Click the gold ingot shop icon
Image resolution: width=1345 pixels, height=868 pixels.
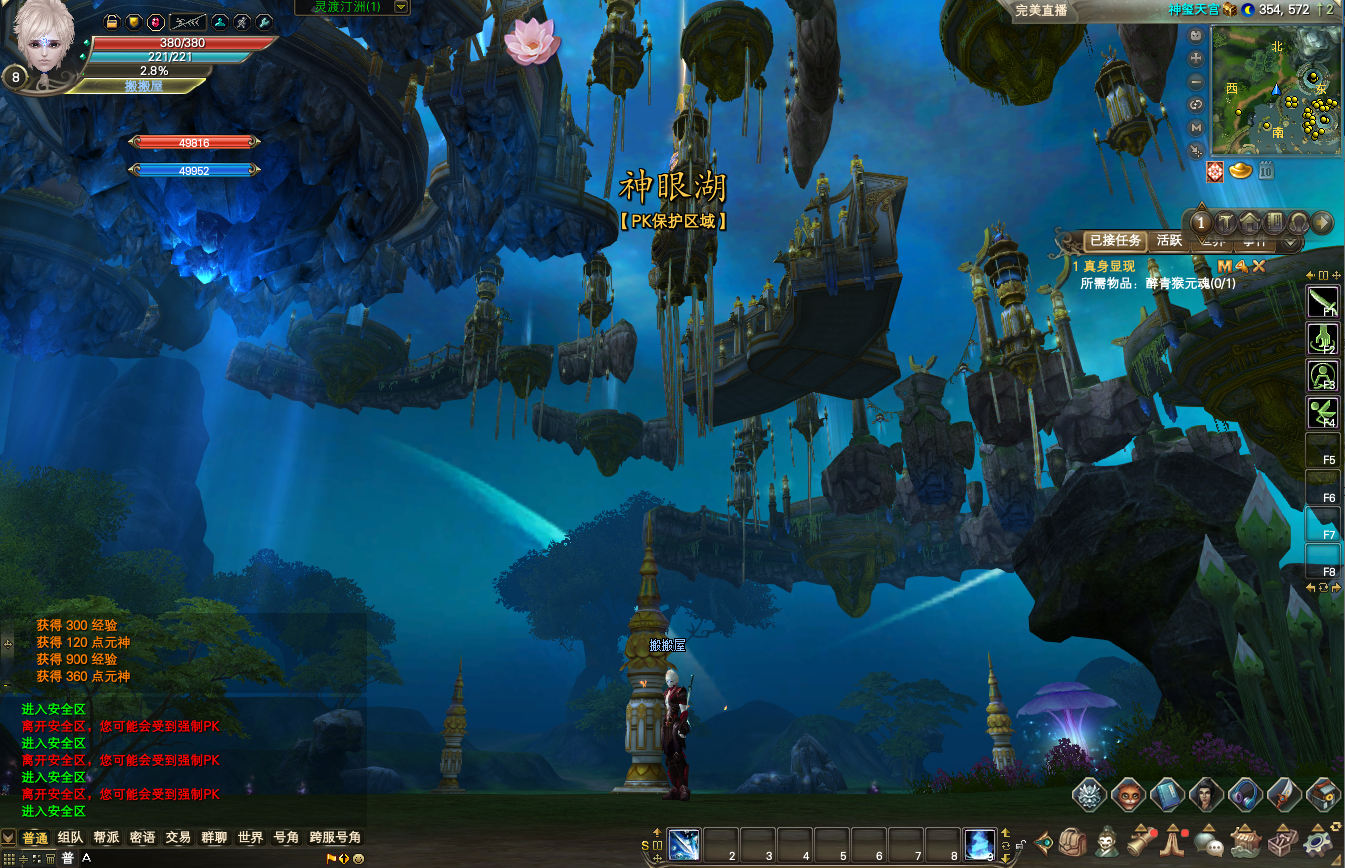coord(1241,171)
